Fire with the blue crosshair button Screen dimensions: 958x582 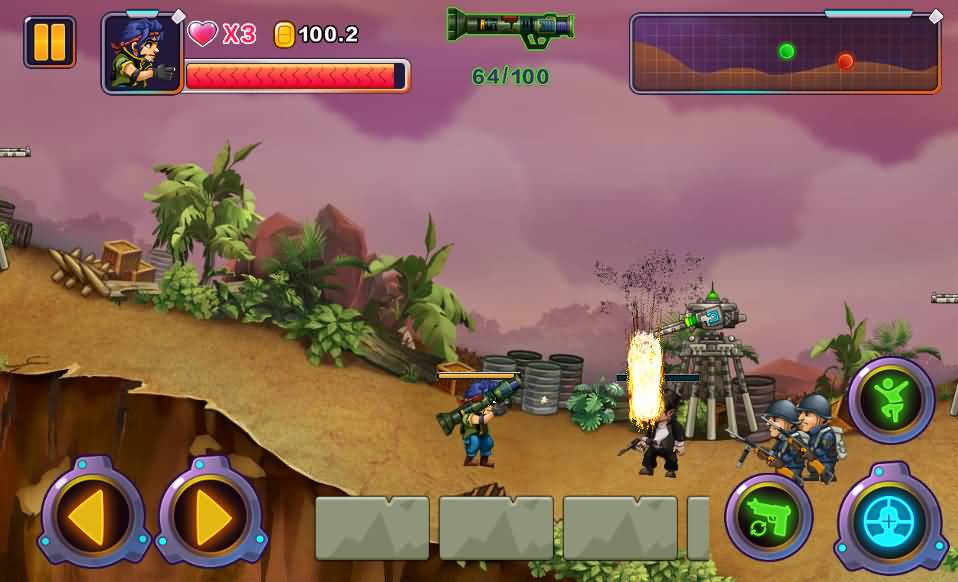click(889, 518)
